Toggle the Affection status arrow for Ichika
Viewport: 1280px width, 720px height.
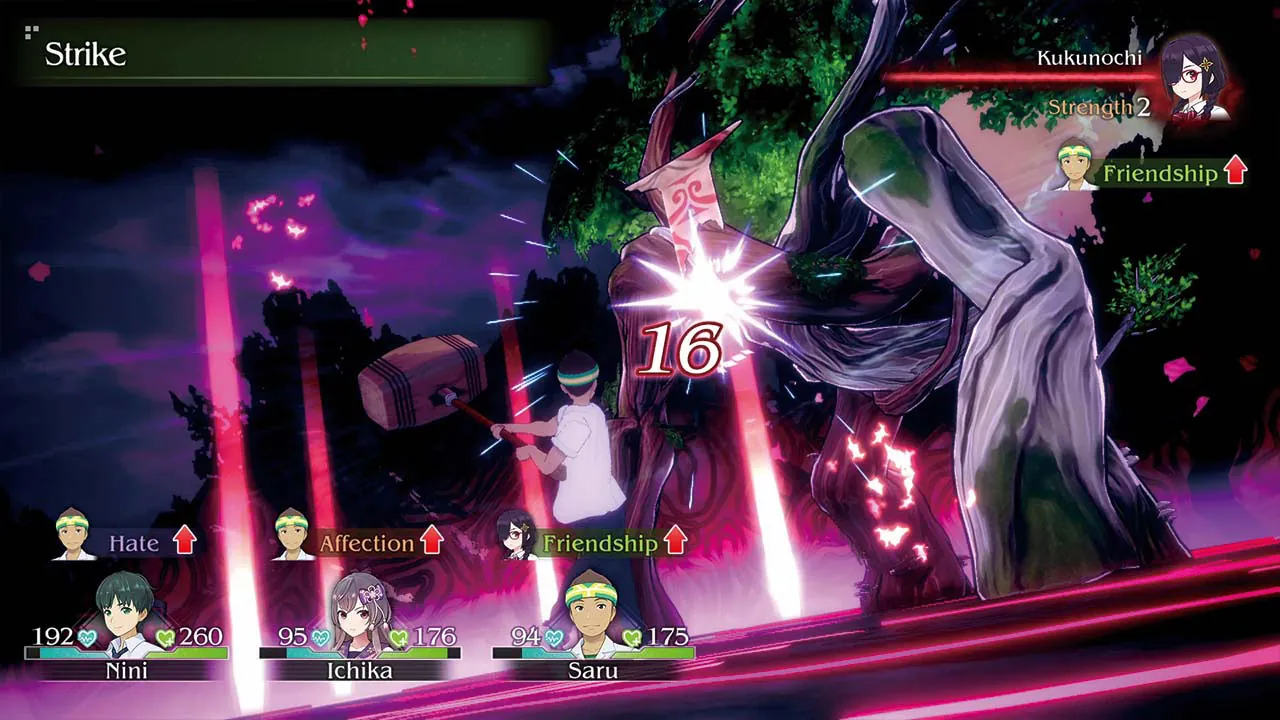430,543
